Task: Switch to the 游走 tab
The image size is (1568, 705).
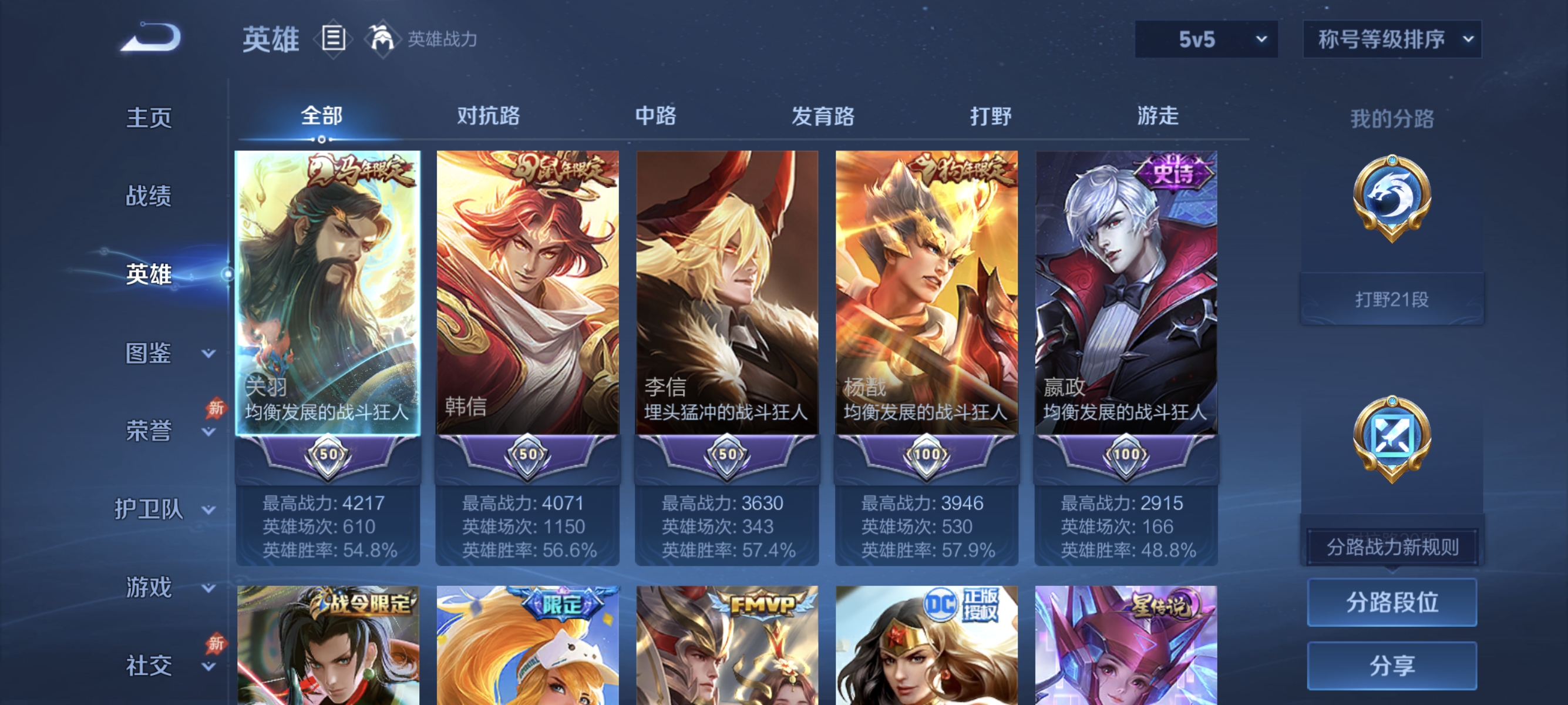Action: tap(1157, 116)
